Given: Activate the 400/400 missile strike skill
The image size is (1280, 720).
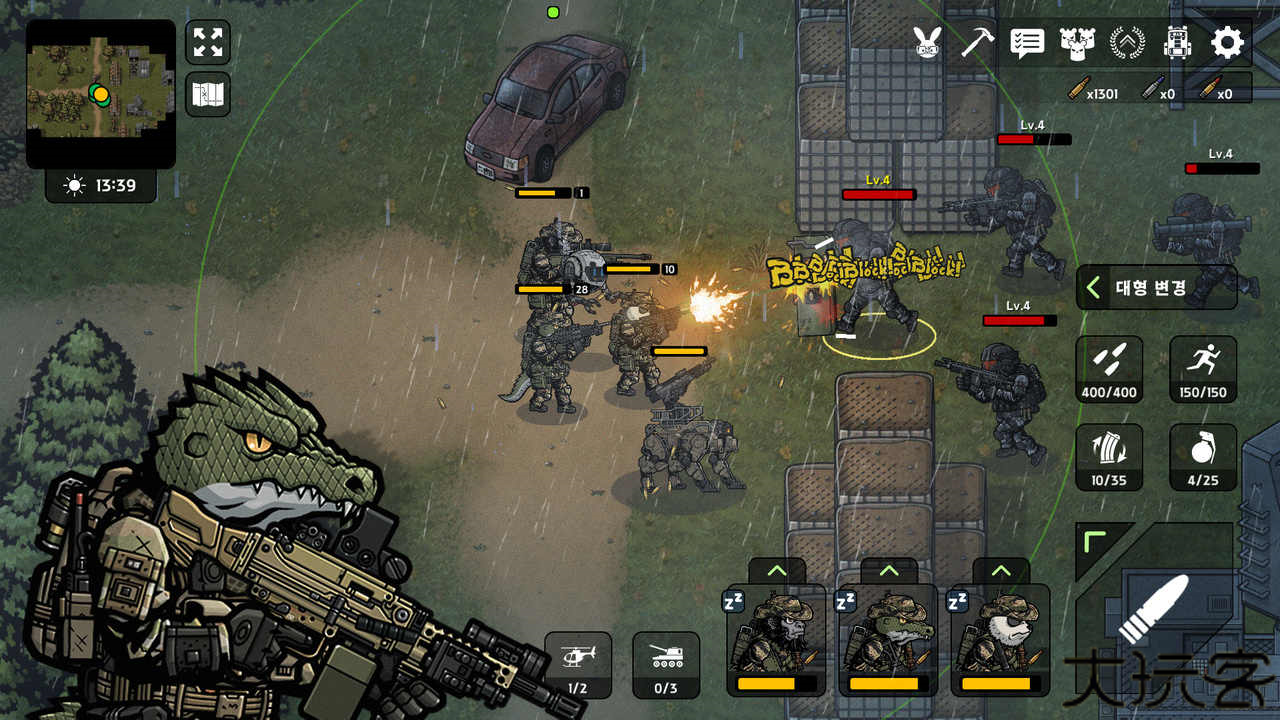Looking at the screenshot, I should point(1109,369).
